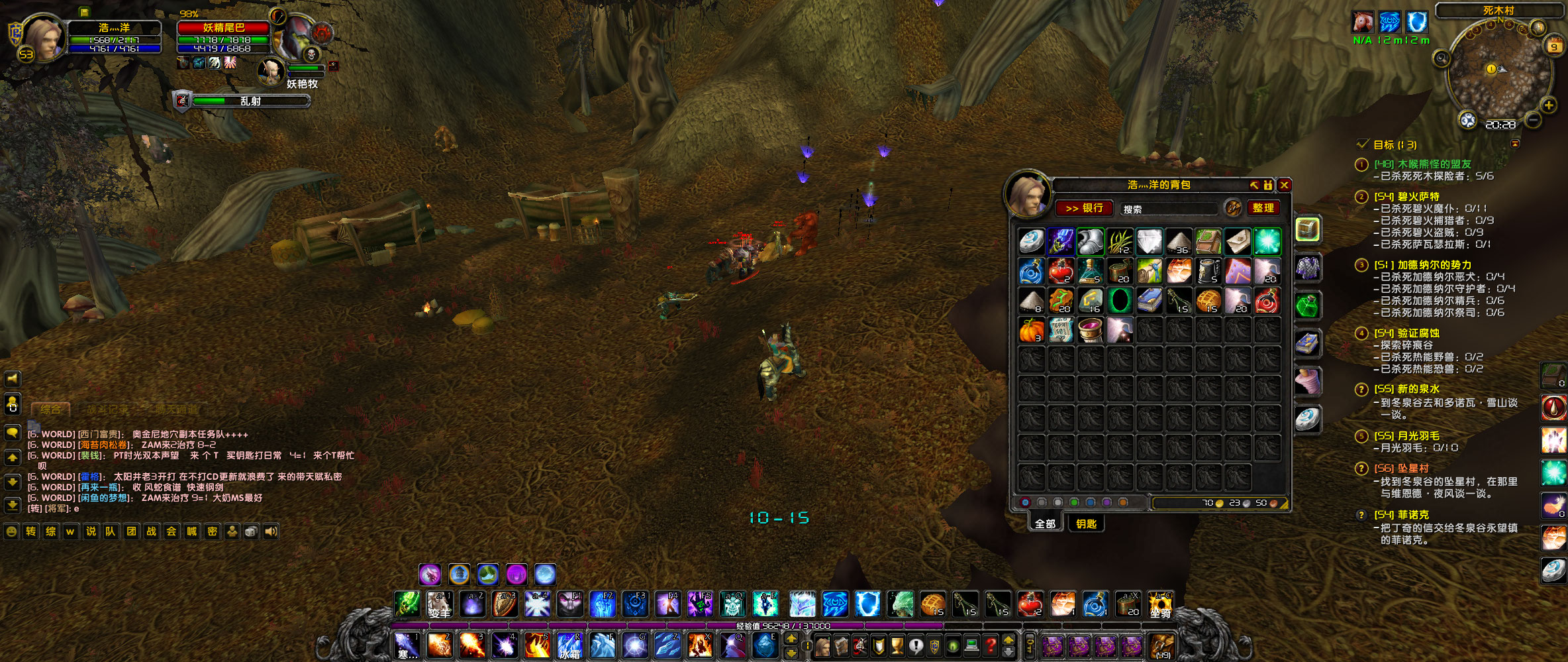This screenshot has width=1568, height=662.
Task: Collapse quest 碧火萨特 via its numbered circle
Action: tap(1362, 197)
